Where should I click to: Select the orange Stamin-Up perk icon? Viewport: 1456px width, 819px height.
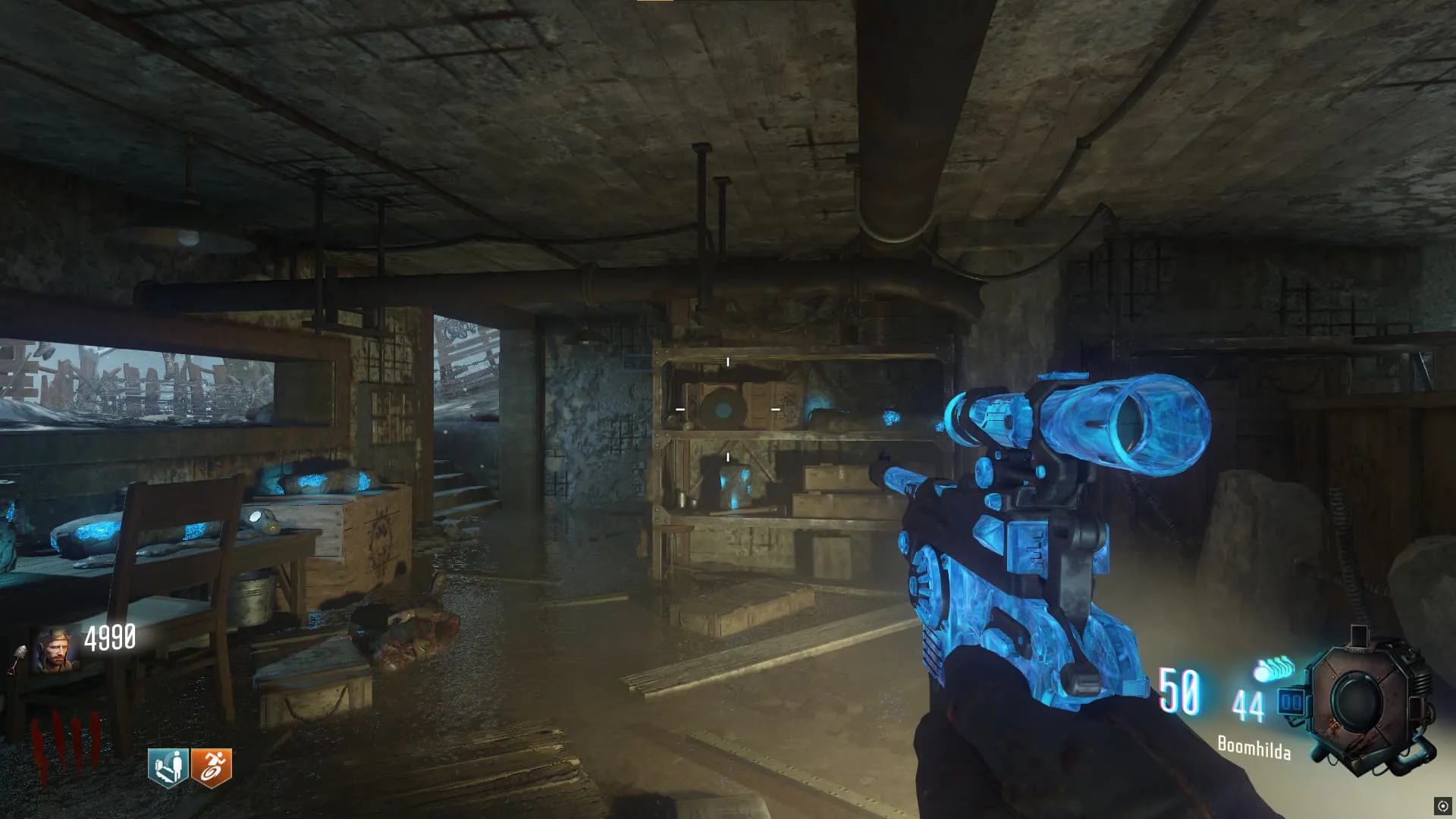click(x=211, y=767)
